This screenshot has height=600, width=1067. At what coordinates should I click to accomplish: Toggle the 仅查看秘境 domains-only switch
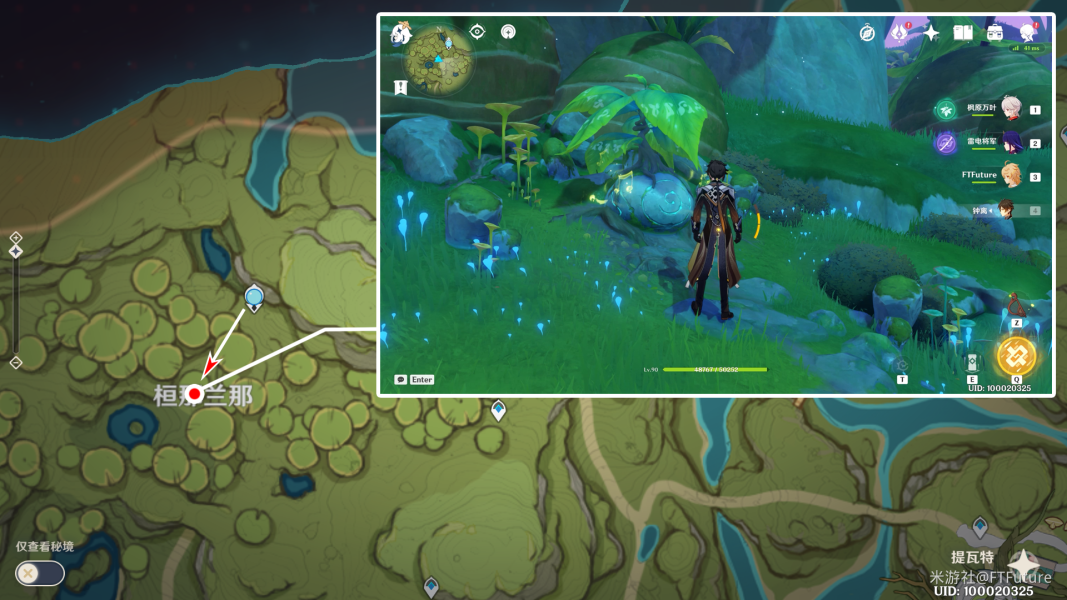point(39,573)
